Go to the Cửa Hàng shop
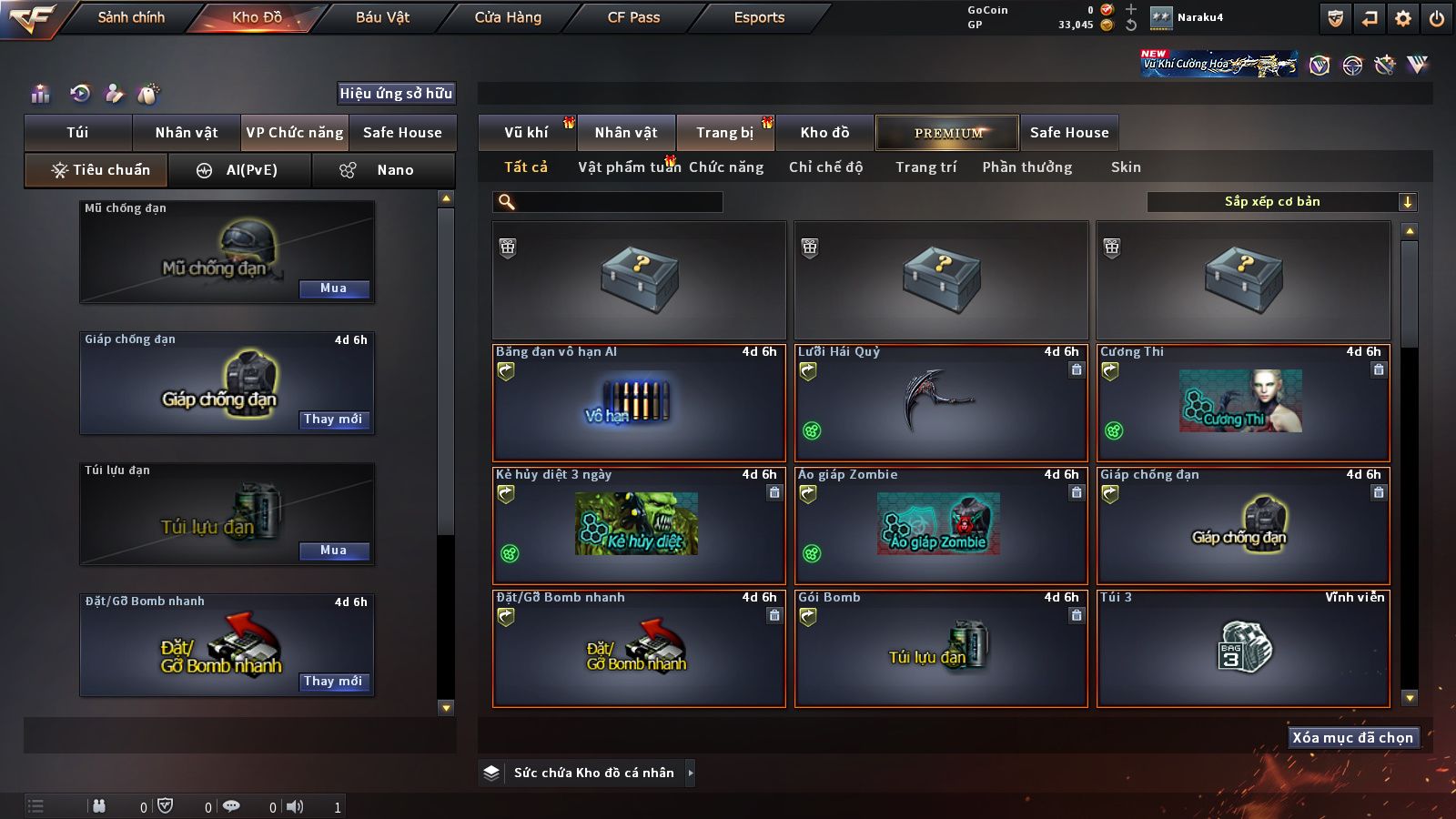 tap(508, 17)
